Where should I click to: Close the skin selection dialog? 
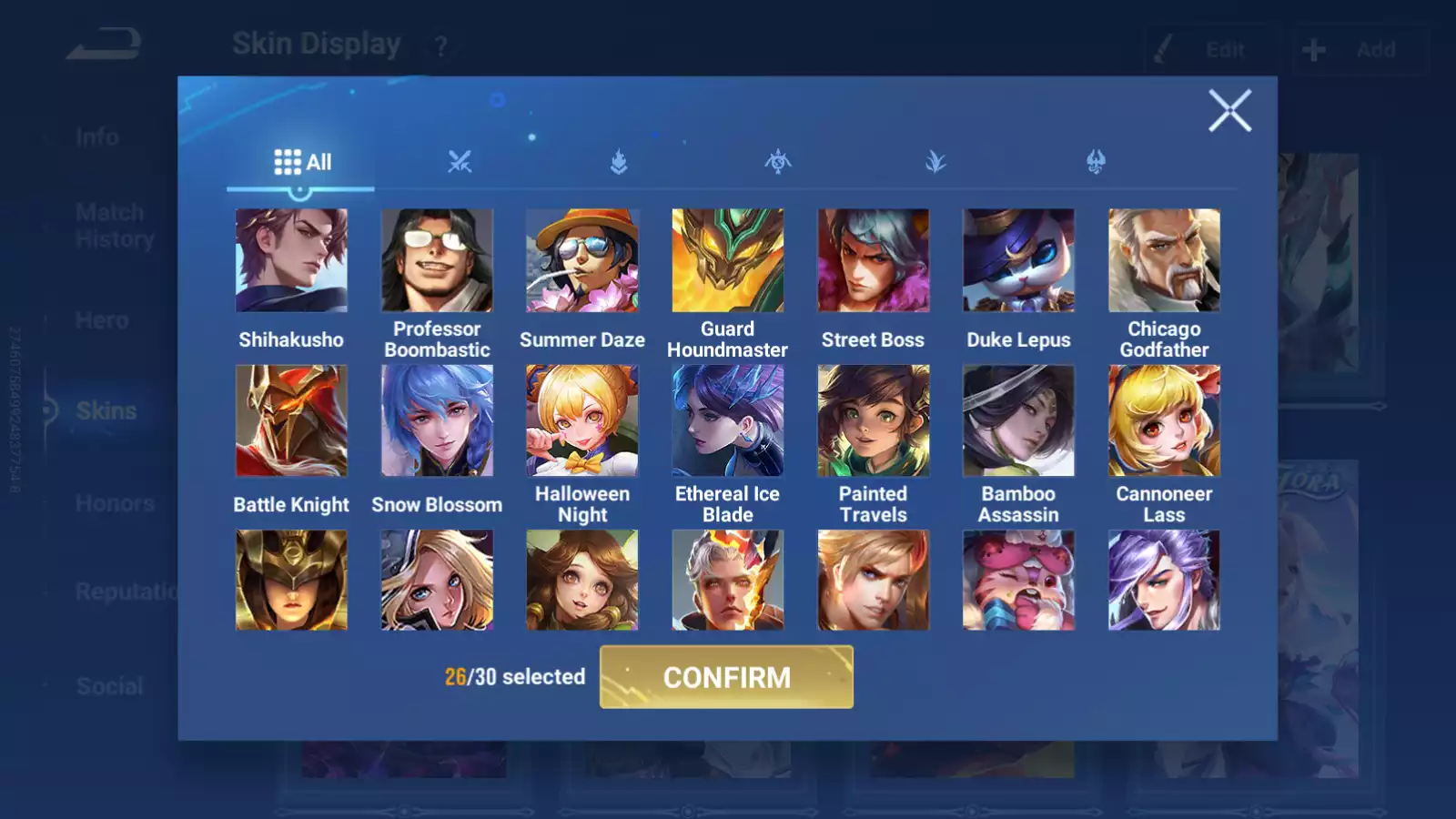pyautogui.click(x=1229, y=111)
